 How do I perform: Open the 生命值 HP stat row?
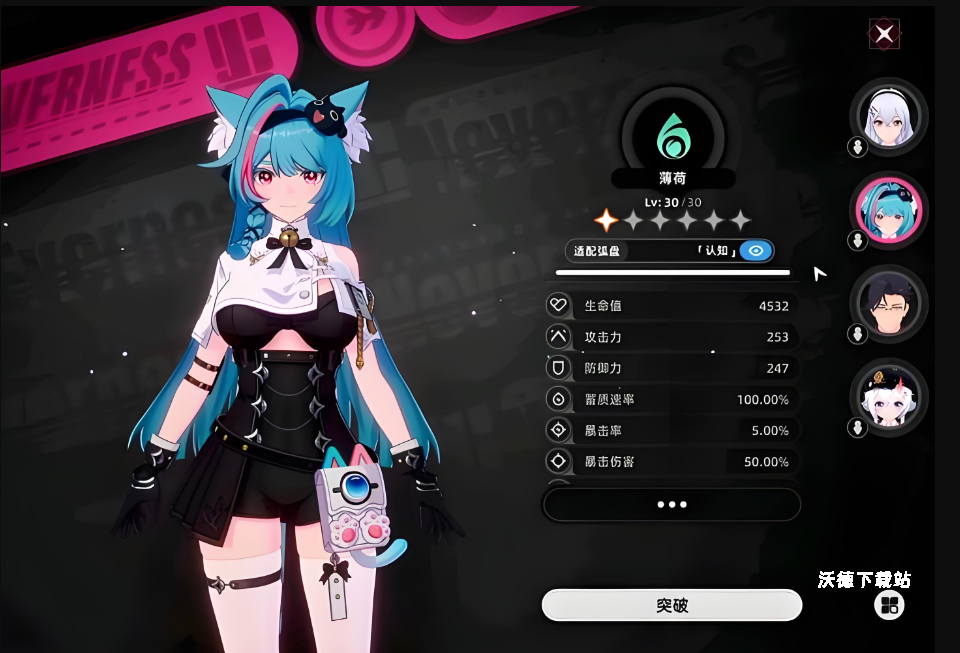point(672,306)
